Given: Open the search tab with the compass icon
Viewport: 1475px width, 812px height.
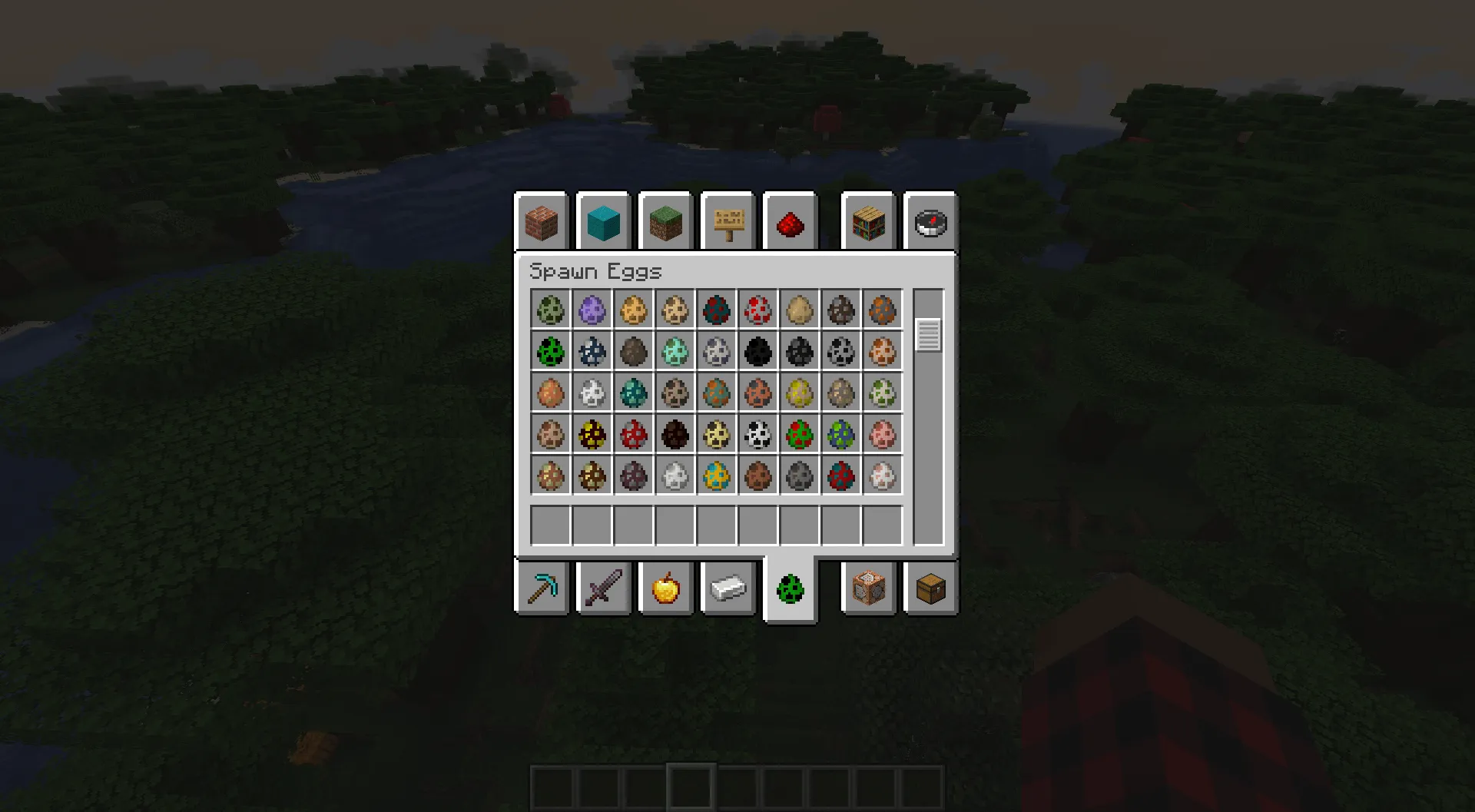Looking at the screenshot, I should tap(930, 223).
